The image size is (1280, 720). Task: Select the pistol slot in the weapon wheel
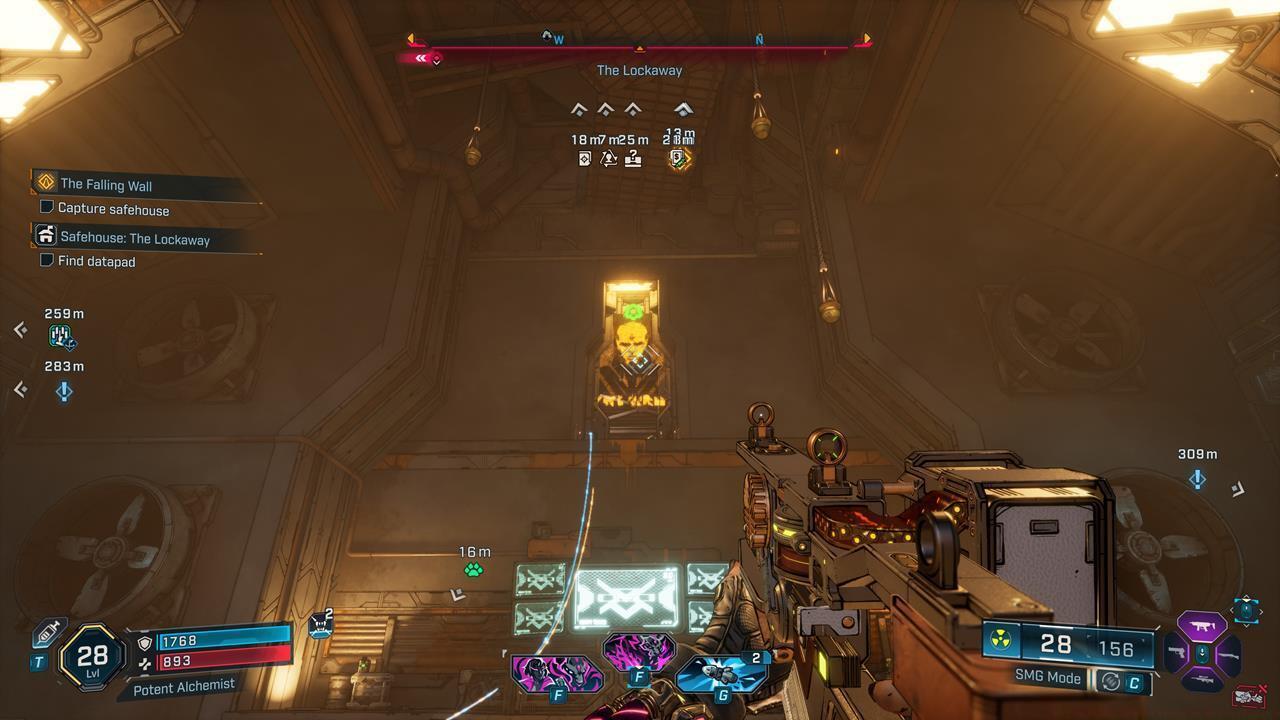(x=1178, y=653)
